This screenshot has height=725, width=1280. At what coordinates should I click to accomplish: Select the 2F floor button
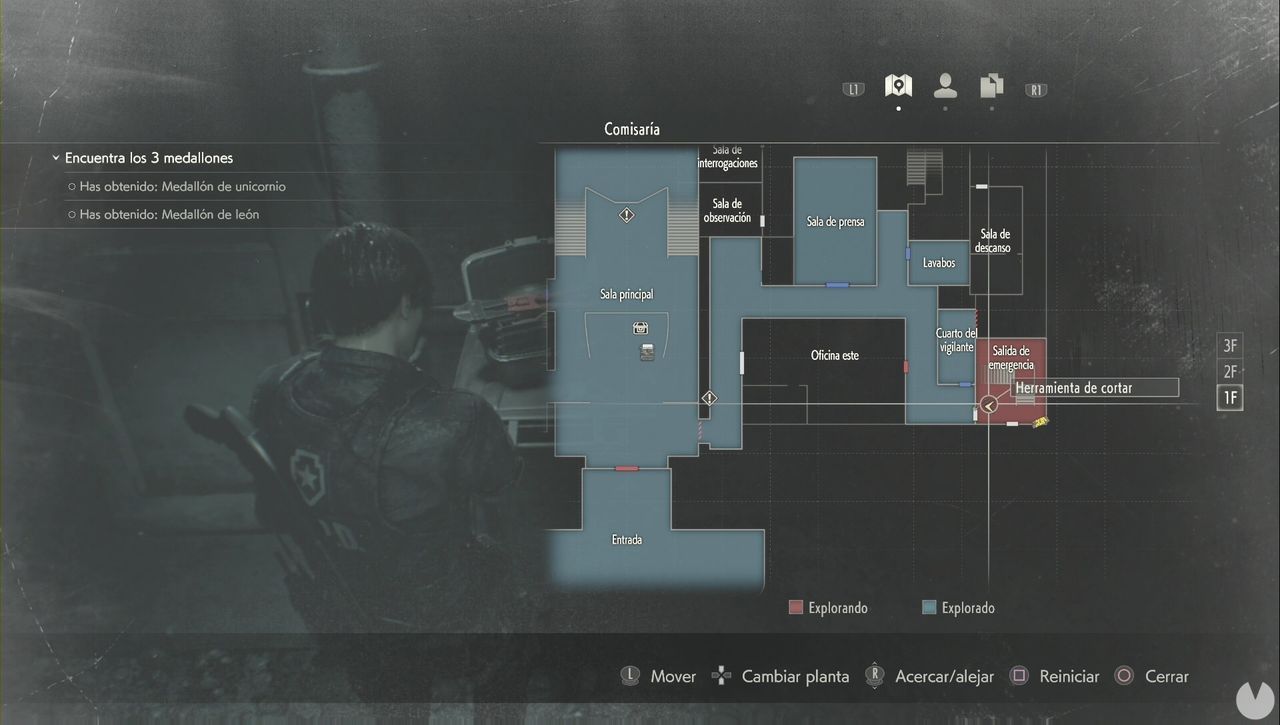[x=1229, y=371]
